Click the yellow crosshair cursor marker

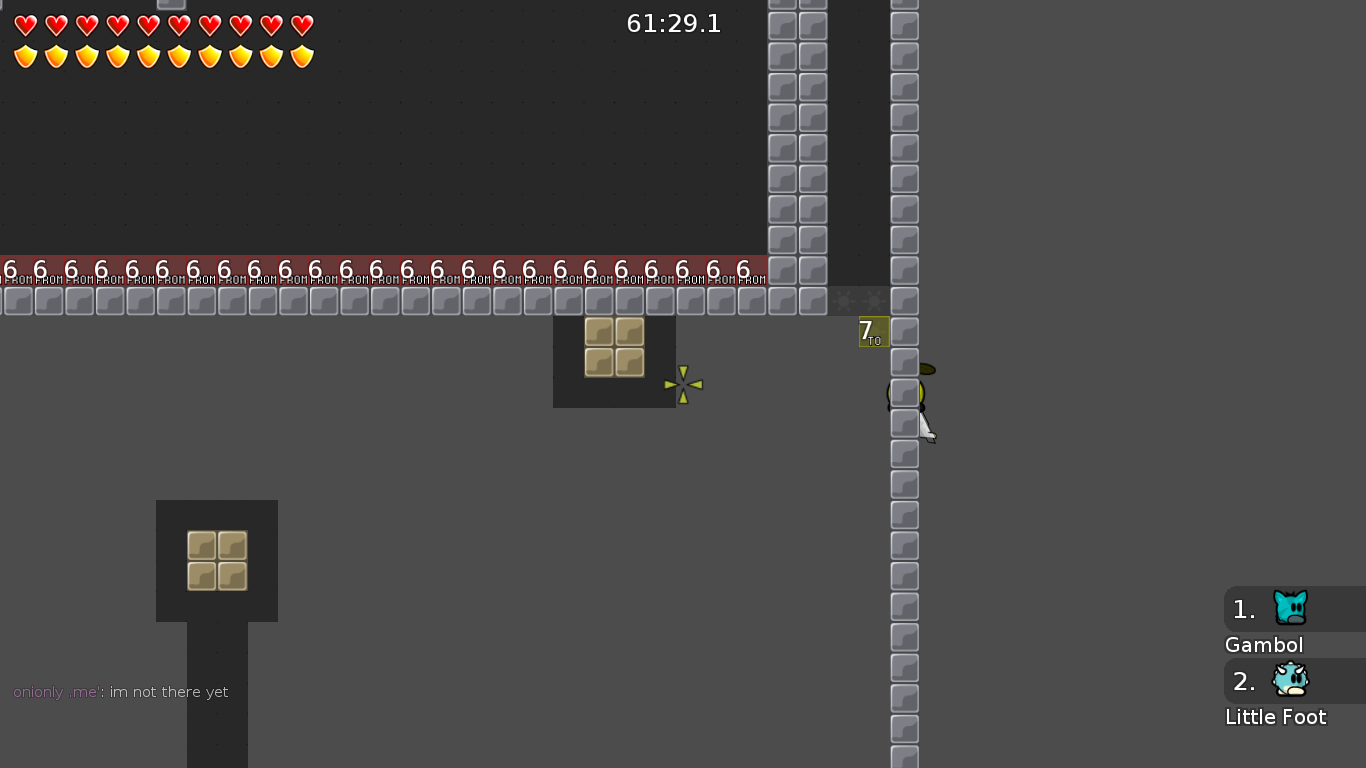click(x=683, y=385)
